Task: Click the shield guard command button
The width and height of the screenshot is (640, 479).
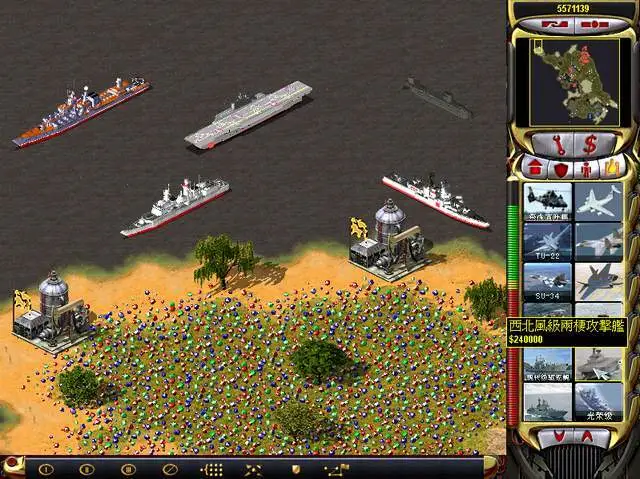Action: pos(295,468)
